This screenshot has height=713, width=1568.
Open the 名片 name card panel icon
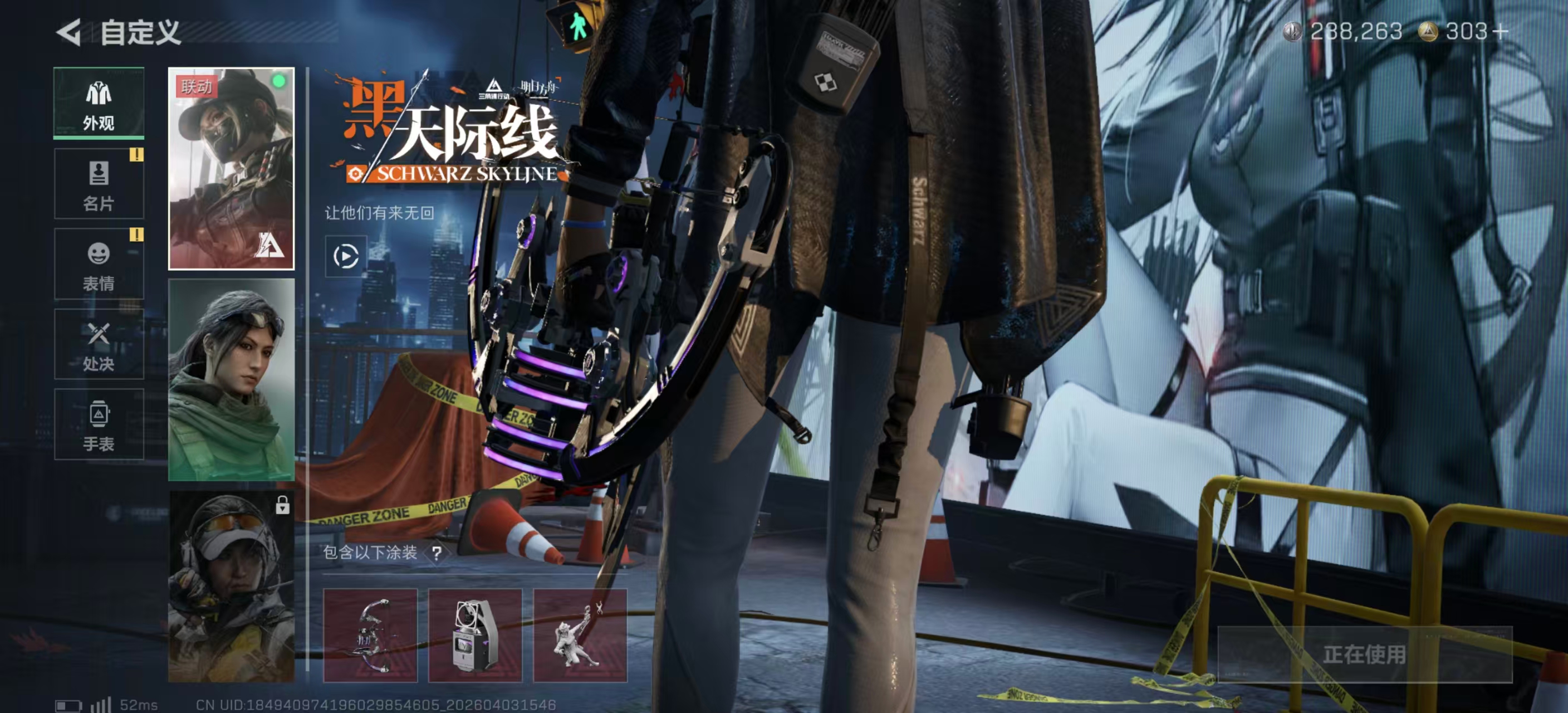(x=99, y=183)
